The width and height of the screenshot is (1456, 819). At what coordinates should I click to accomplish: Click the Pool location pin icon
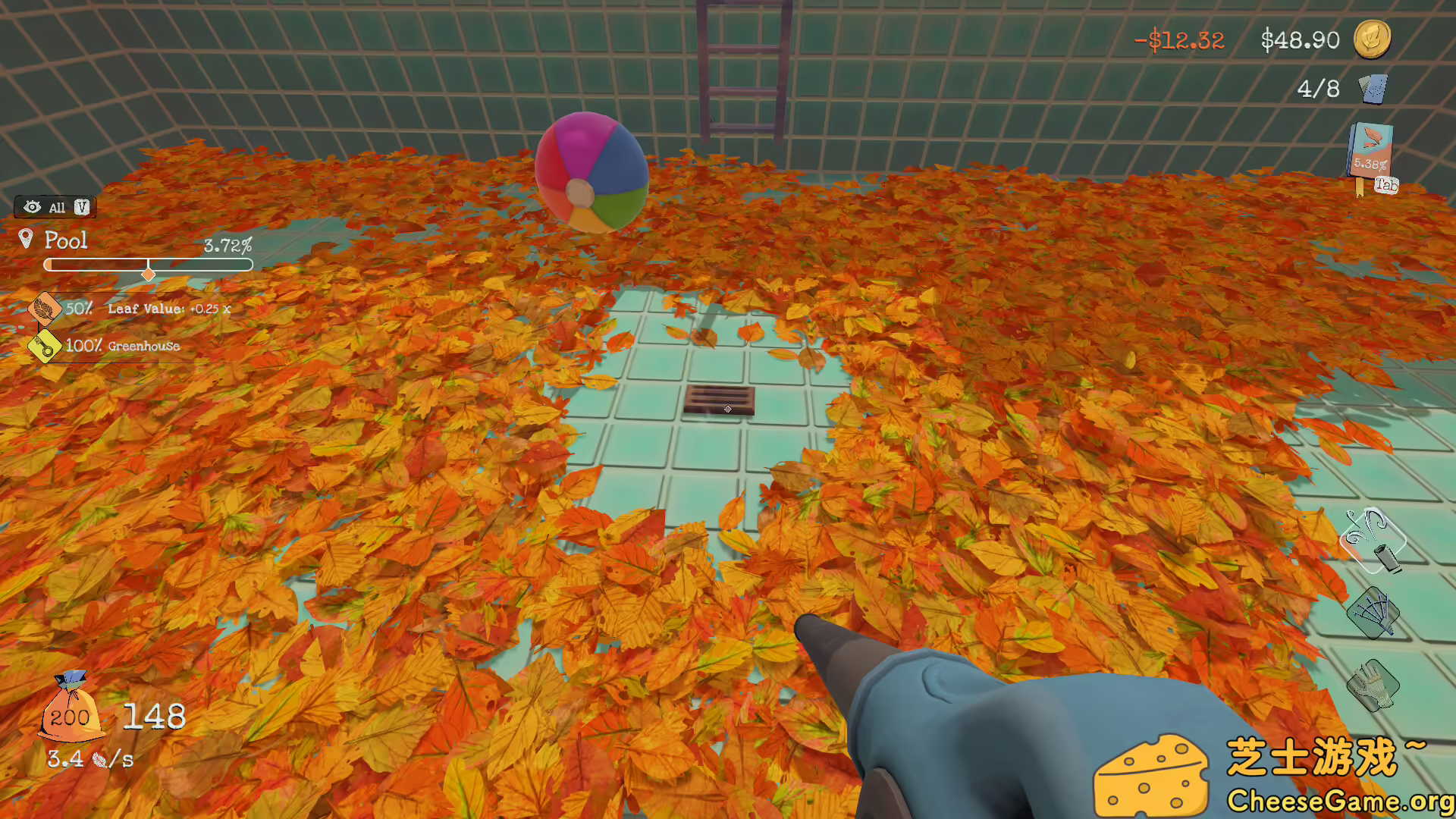click(x=25, y=240)
